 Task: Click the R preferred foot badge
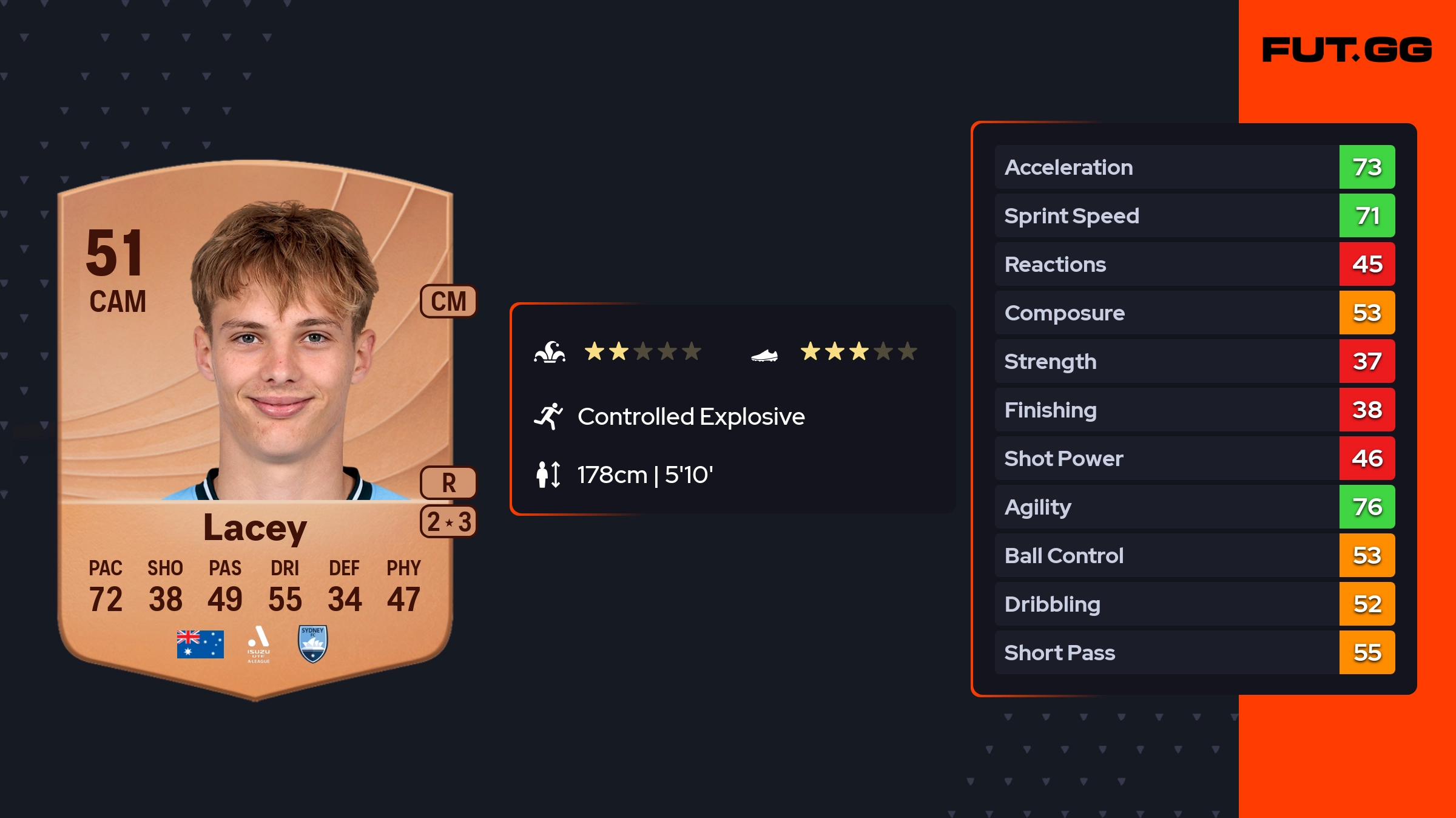click(x=449, y=483)
